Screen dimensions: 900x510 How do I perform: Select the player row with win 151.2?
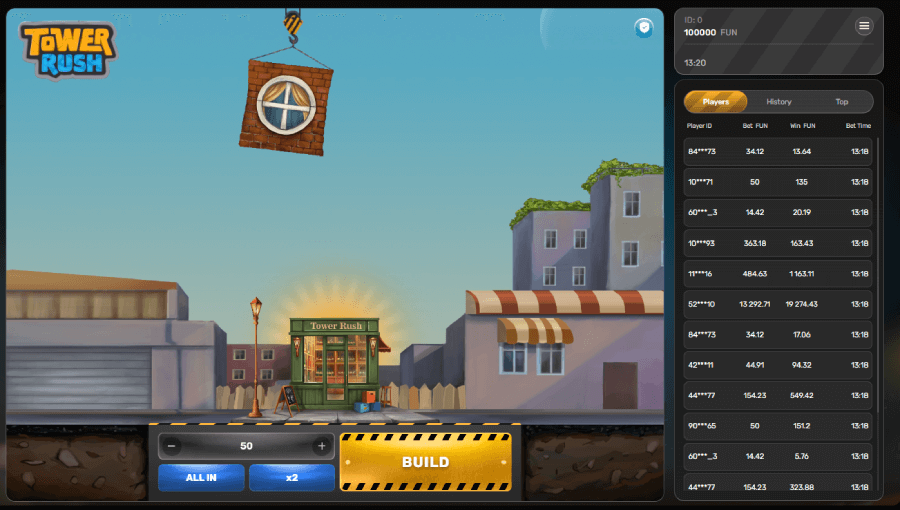(x=778, y=426)
